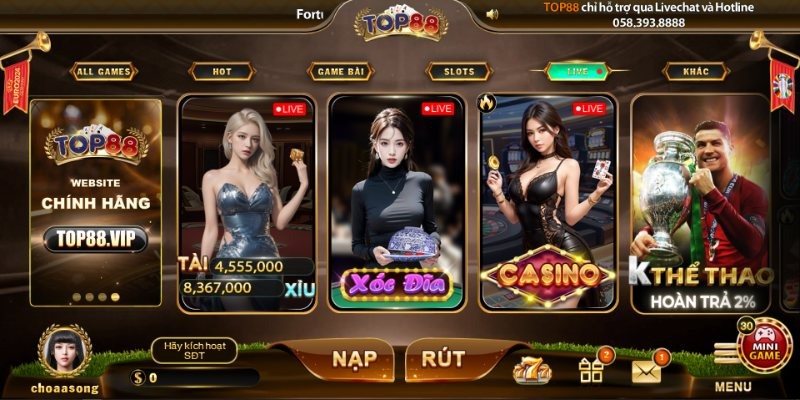The width and height of the screenshot is (800, 400).
Task: Tap the NẠP deposit button
Action: pos(333,359)
